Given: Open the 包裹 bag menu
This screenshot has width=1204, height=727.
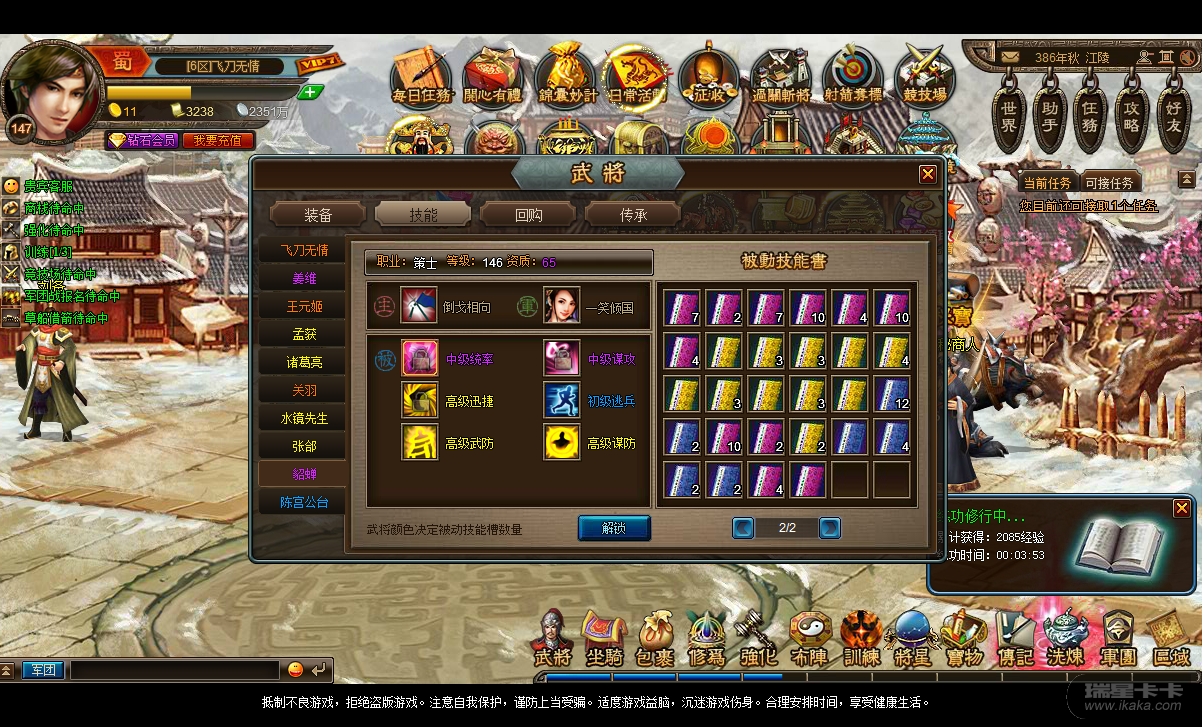Looking at the screenshot, I should tap(654, 640).
